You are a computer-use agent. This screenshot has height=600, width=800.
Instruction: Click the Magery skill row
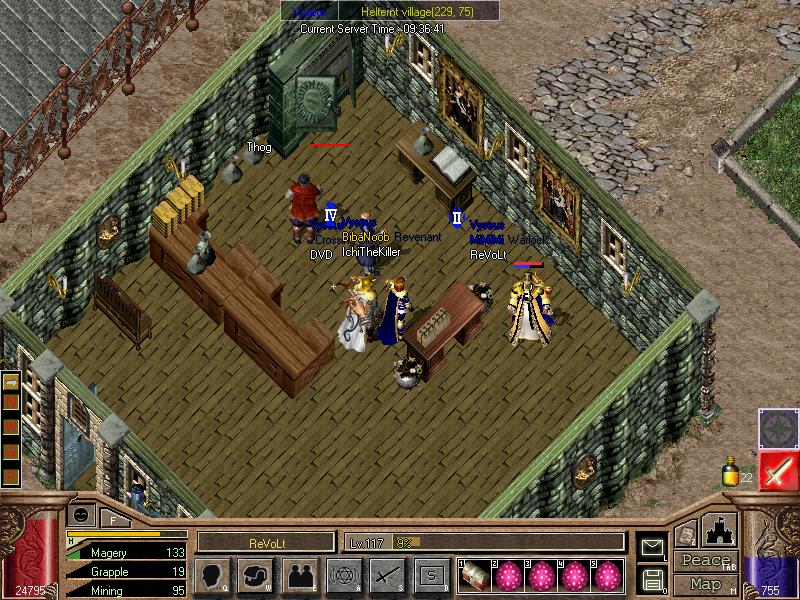tap(127, 552)
